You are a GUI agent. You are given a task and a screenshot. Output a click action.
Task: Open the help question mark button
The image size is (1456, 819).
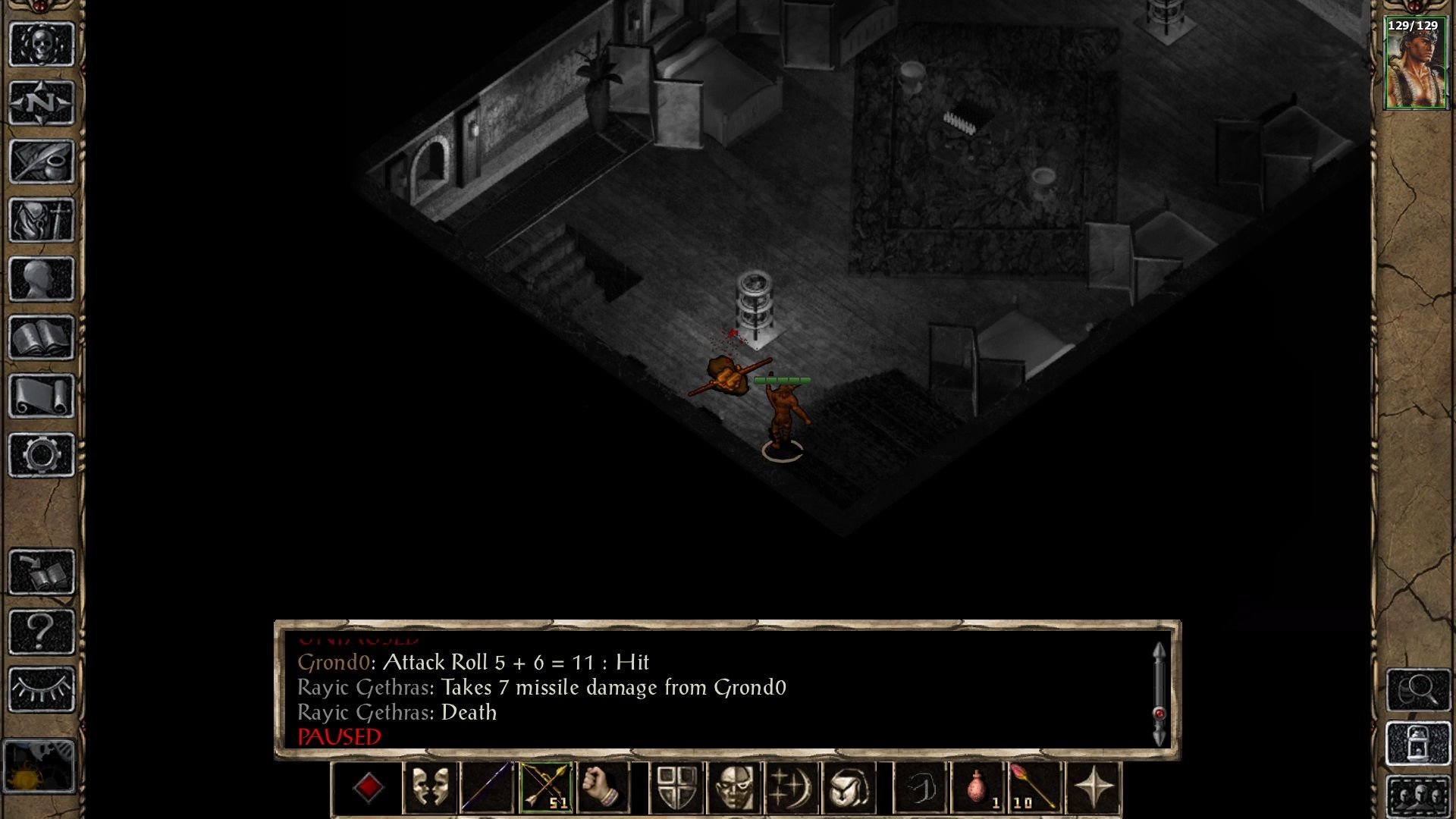click(42, 631)
